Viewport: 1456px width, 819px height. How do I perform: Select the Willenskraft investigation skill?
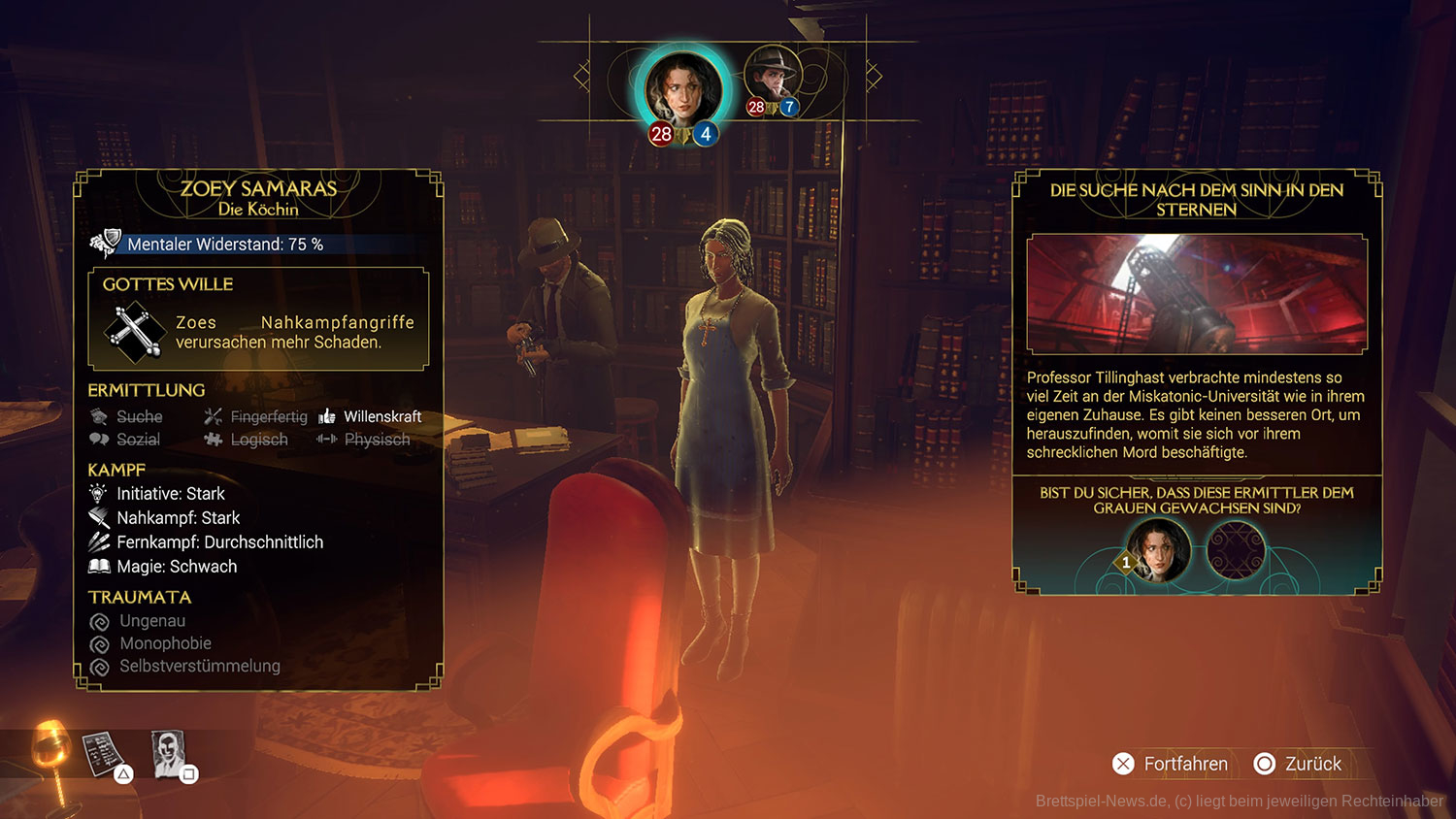(x=381, y=416)
